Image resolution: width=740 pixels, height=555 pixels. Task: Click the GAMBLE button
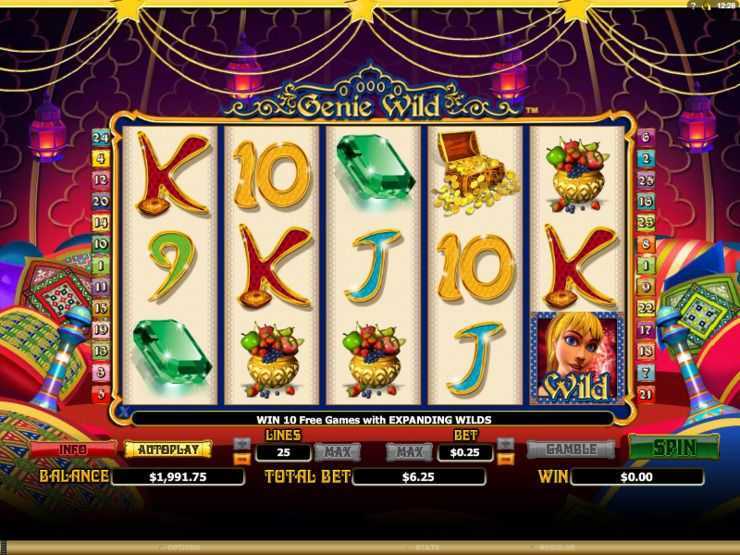pyautogui.click(x=571, y=449)
